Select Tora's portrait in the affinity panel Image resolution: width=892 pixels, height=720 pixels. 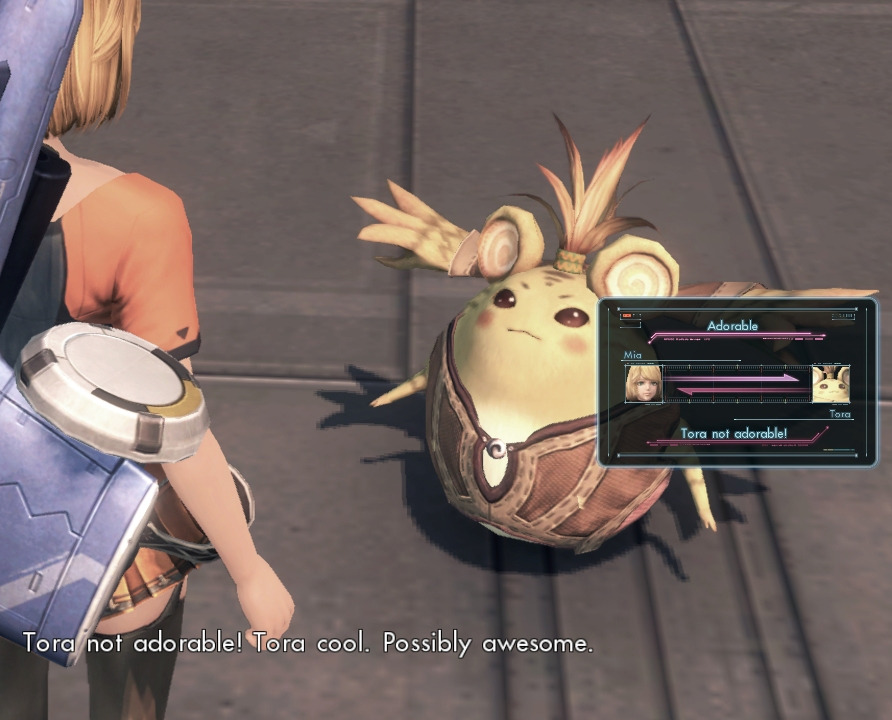[830, 384]
